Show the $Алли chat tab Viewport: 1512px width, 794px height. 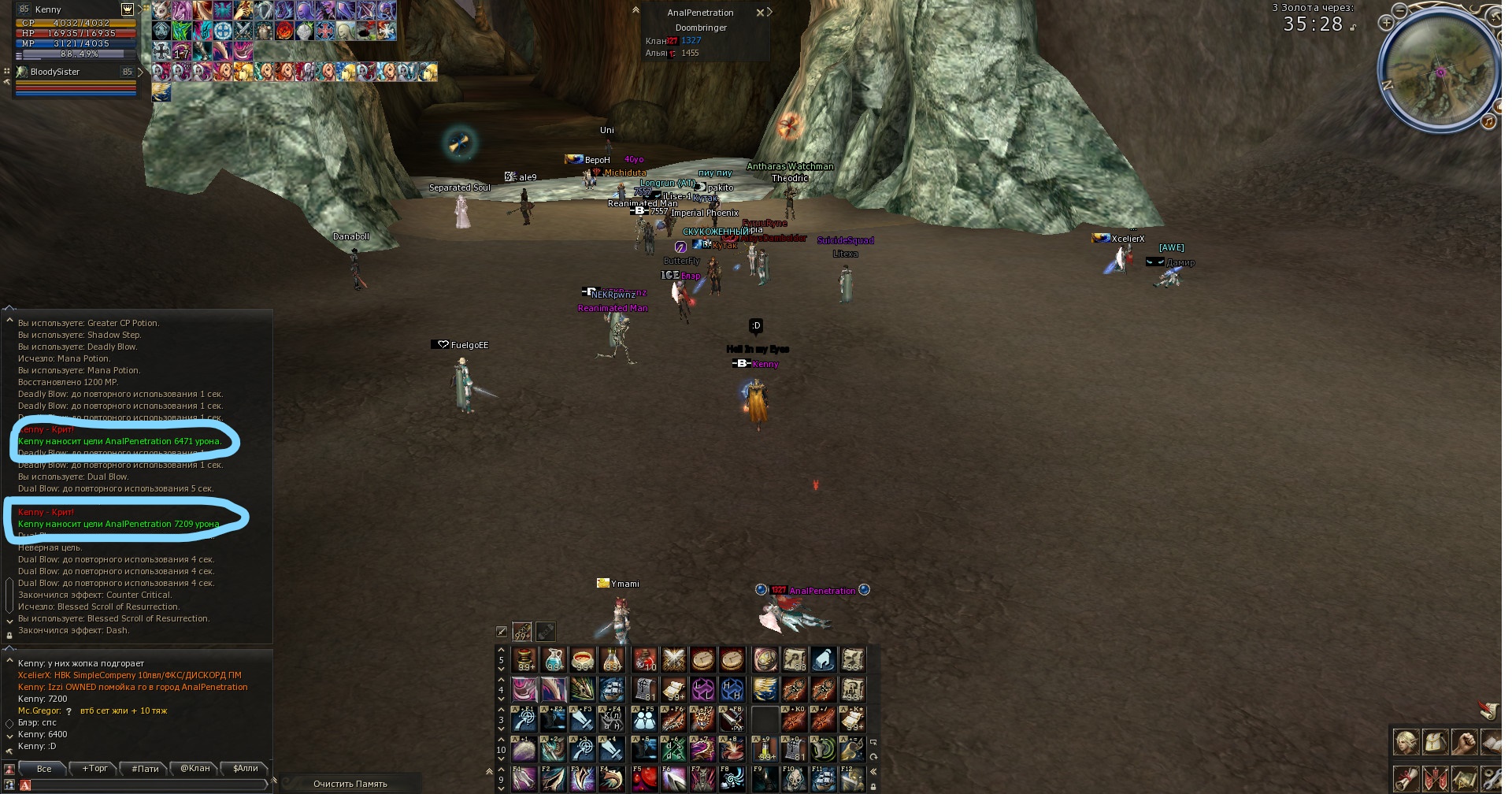[x=246, y=769]
